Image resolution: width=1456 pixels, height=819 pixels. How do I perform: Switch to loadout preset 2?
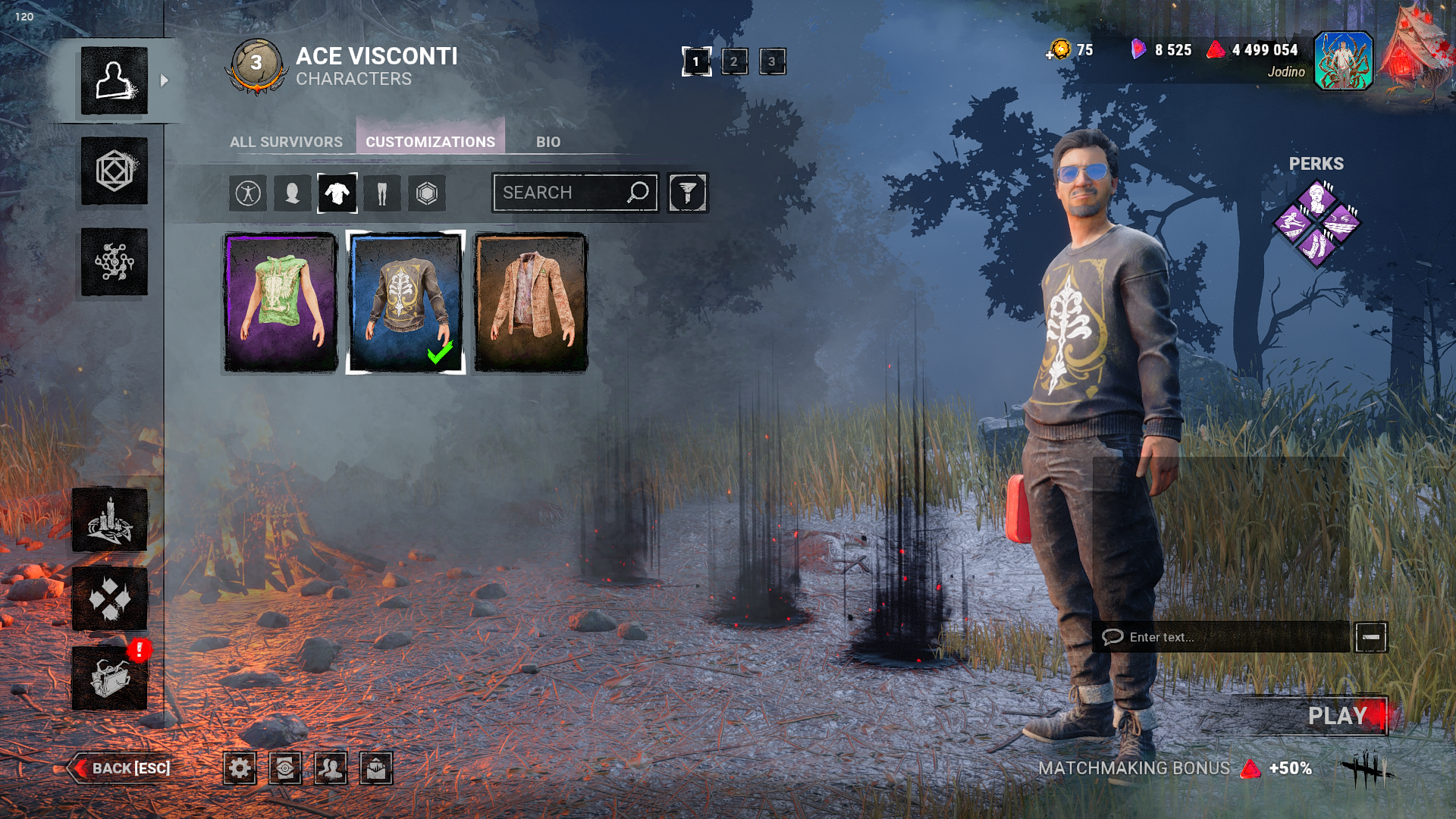[x=734, y=61]
